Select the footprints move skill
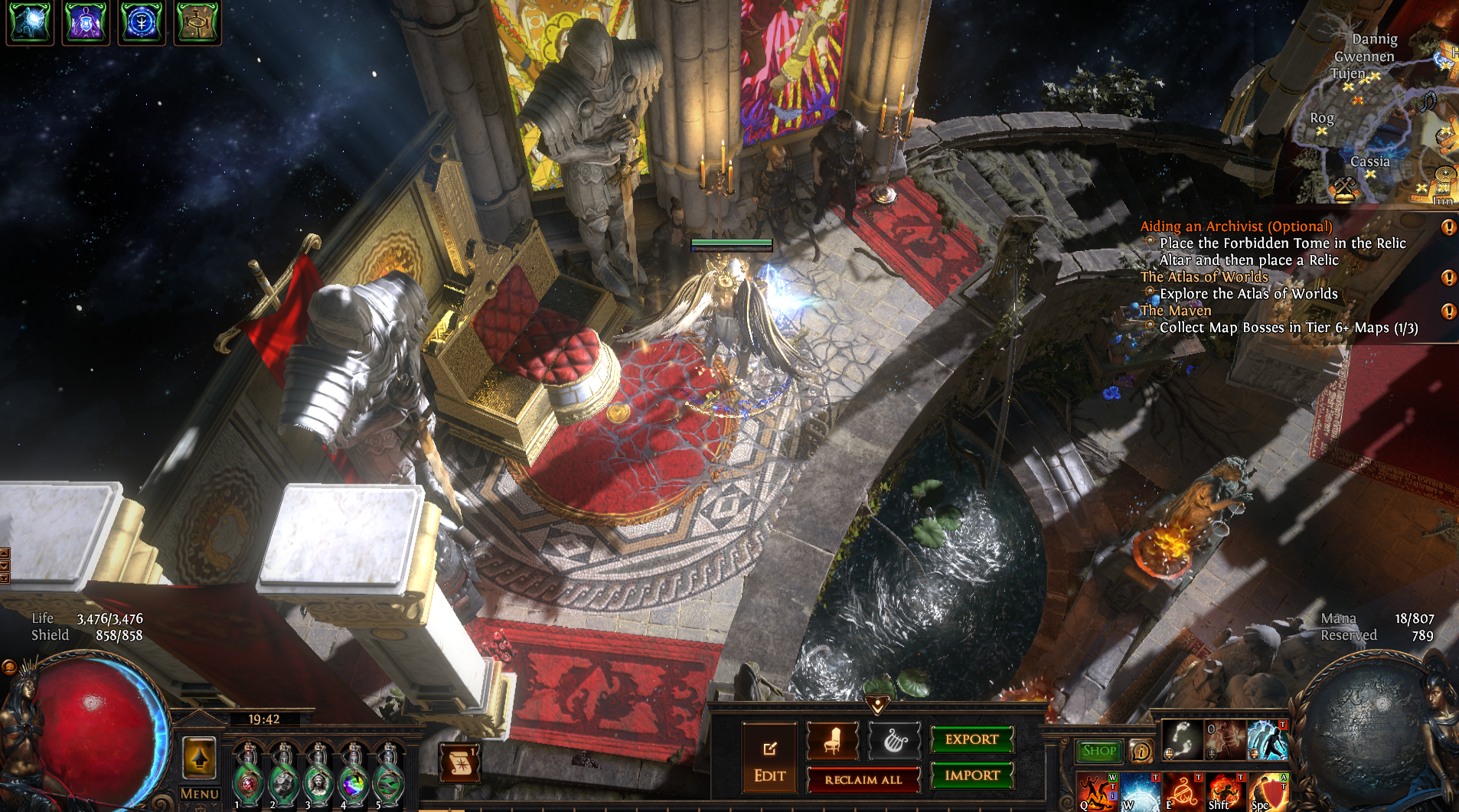 pyautogui.click(x=1182, y=740)
